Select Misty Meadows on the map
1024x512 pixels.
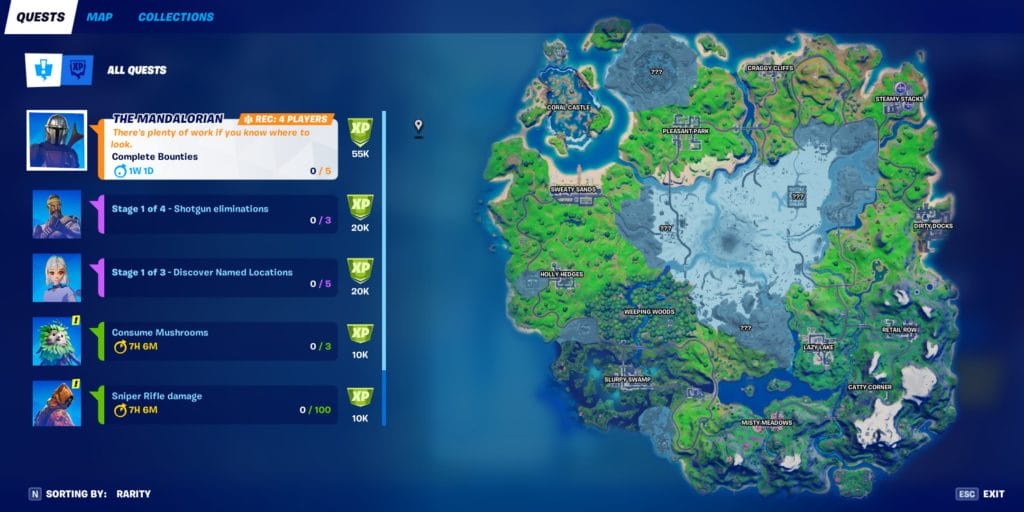(766, 422)
